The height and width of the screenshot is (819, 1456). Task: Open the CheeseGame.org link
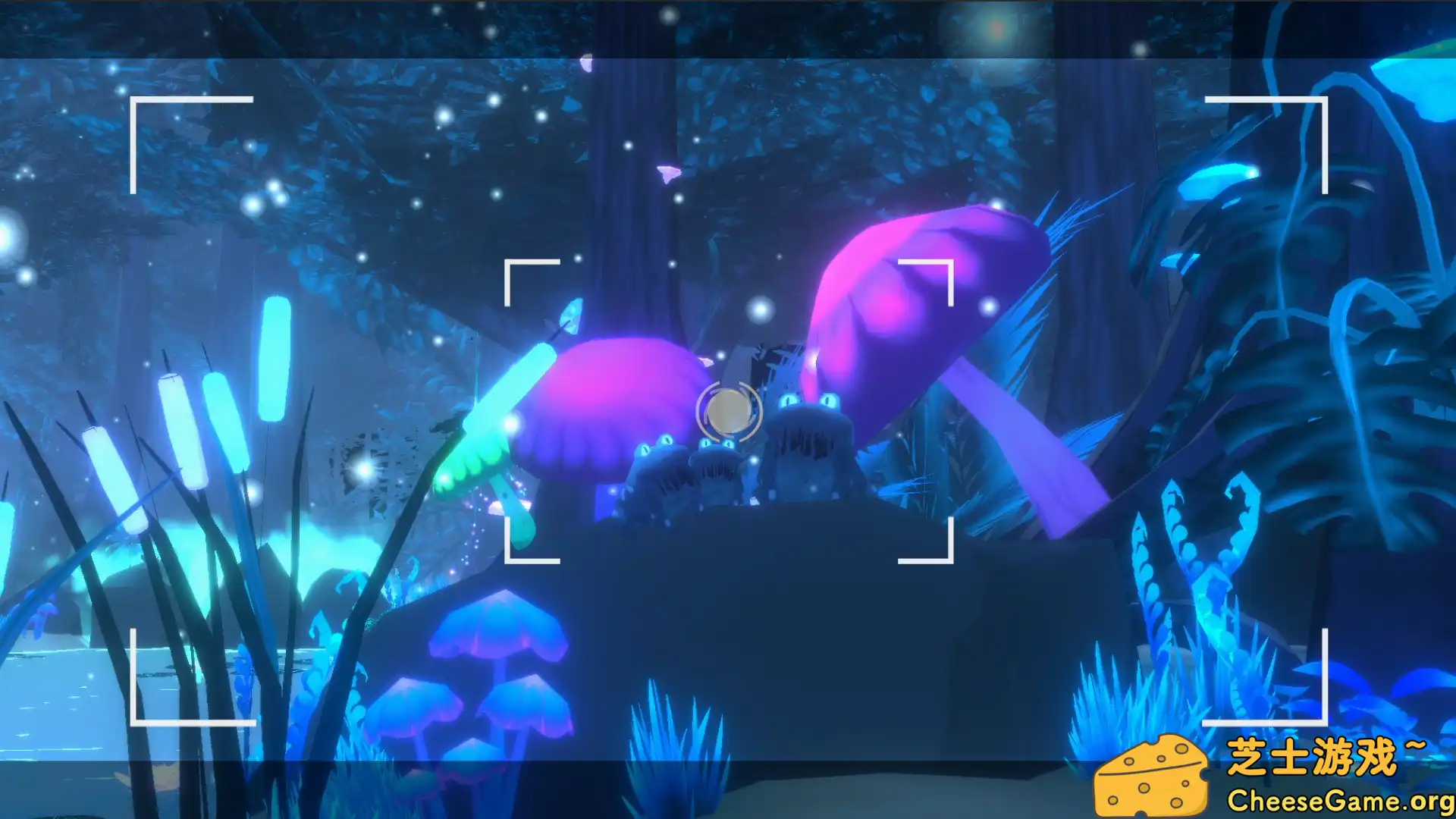(x=1335, y=798)
